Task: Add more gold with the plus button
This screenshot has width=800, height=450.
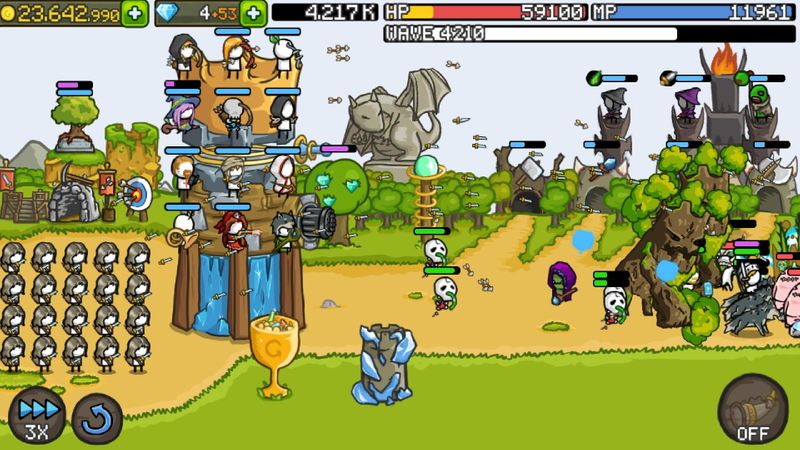Action: [x=134, y=13]
